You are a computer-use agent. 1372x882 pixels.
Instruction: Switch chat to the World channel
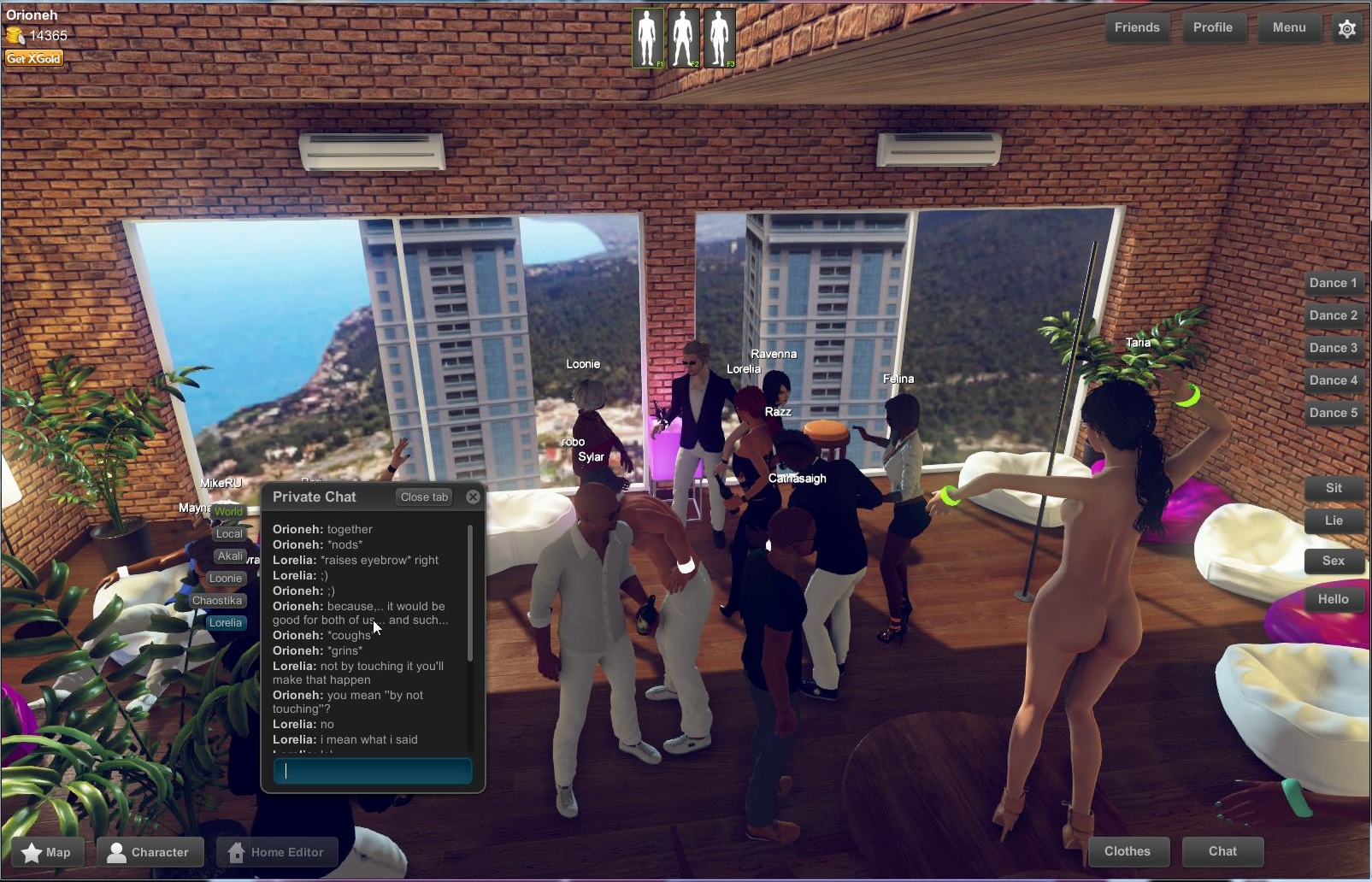point(227,511)
